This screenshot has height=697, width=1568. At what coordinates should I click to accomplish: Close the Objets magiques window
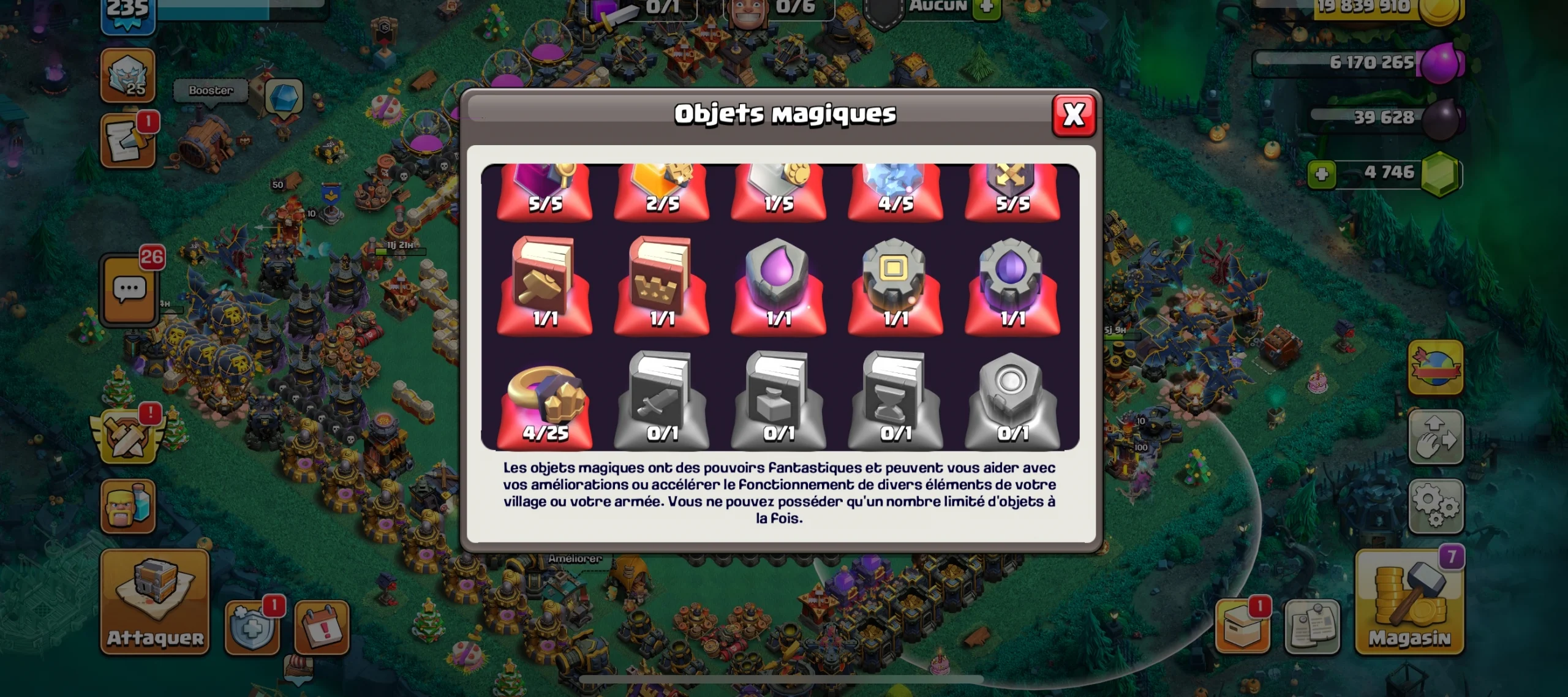tap(1075, 116)
